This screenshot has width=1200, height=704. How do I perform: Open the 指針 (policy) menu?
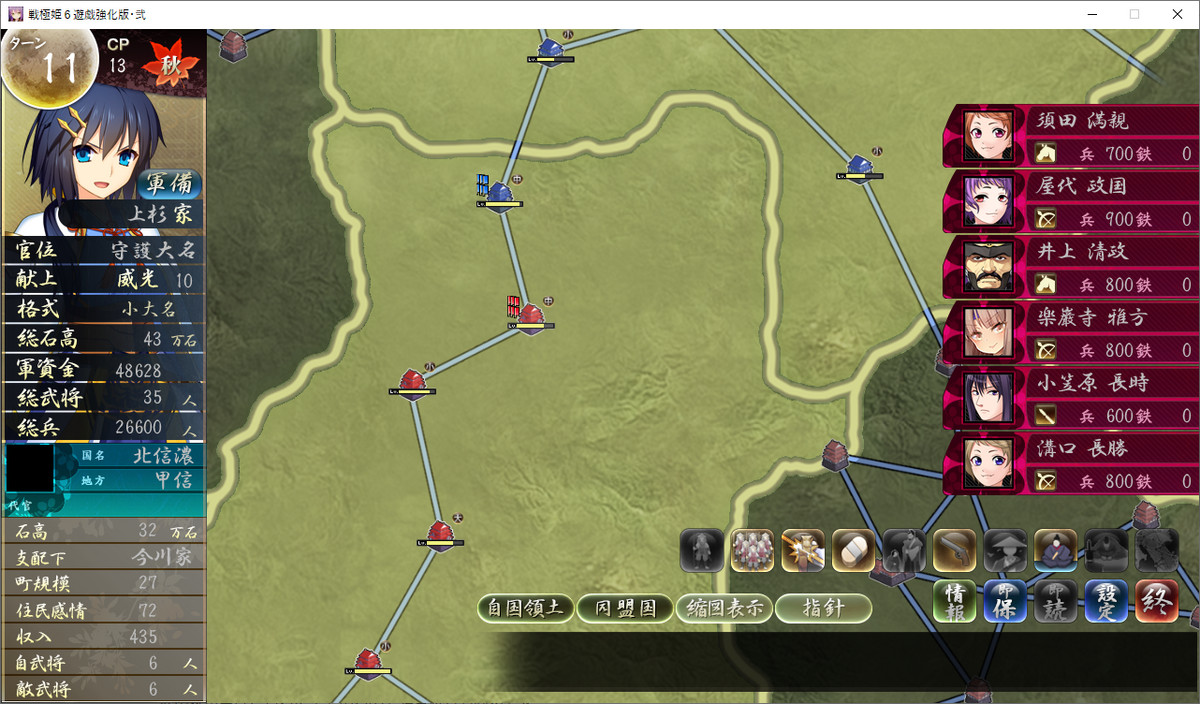(823, 608)
